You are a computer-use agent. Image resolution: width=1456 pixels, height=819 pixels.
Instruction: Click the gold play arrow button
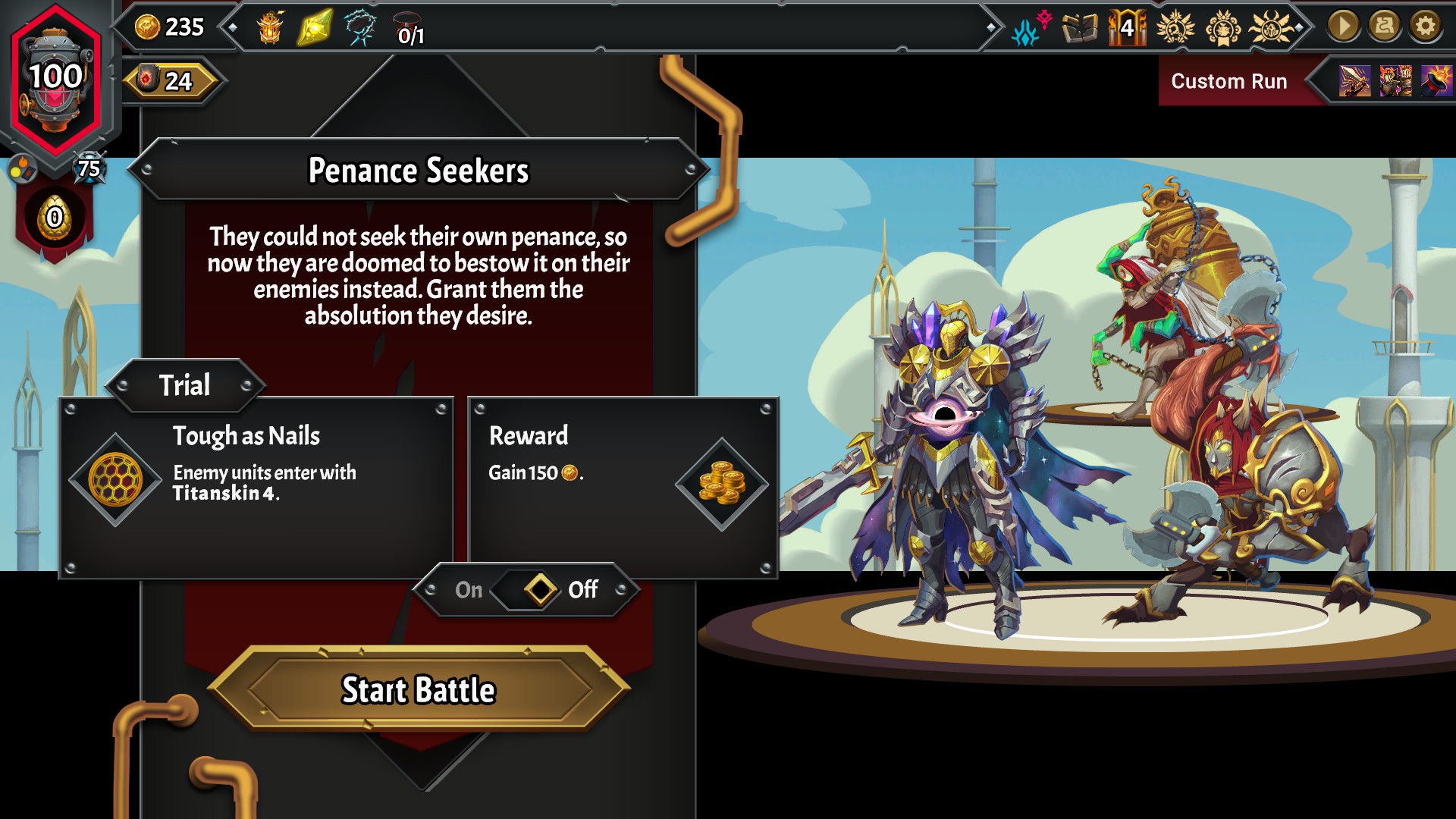1343,27
